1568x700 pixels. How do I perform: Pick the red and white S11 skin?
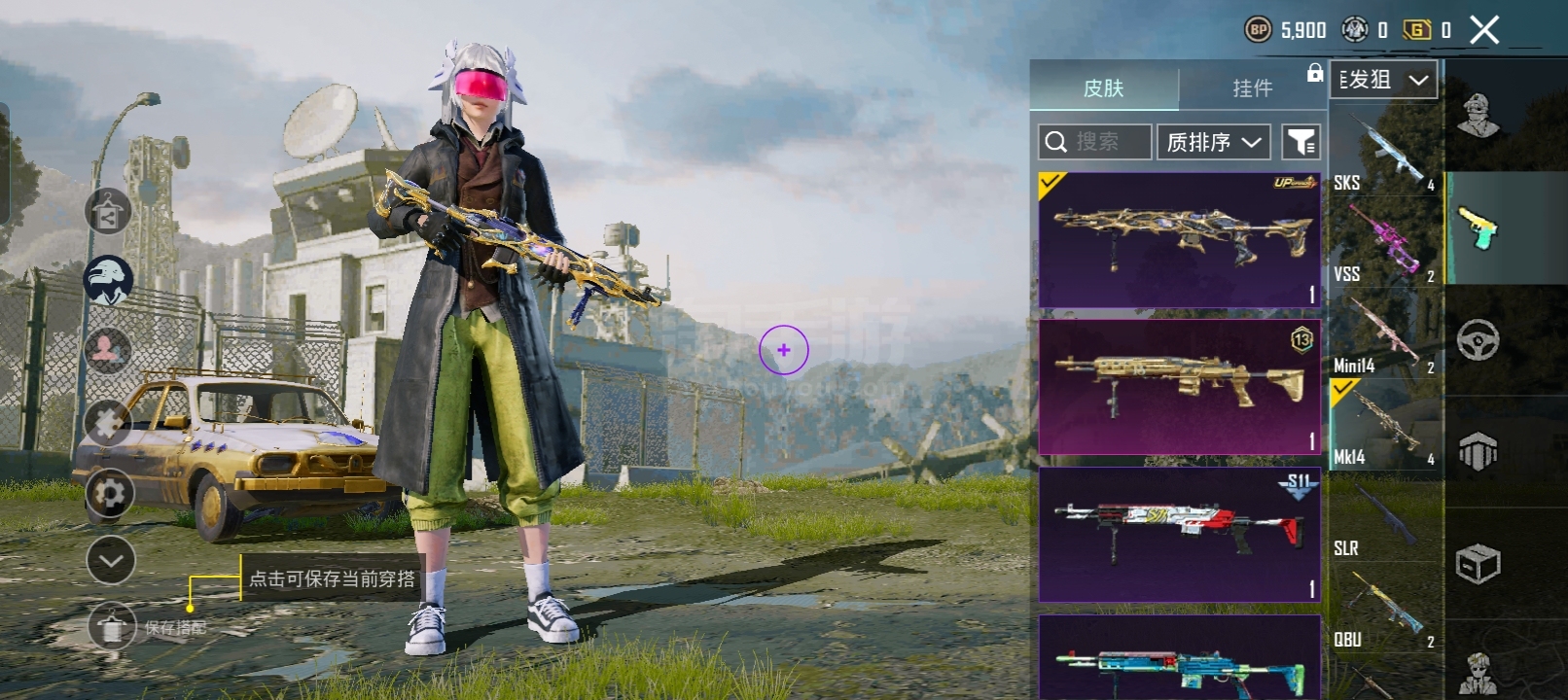coord(1179,534)
